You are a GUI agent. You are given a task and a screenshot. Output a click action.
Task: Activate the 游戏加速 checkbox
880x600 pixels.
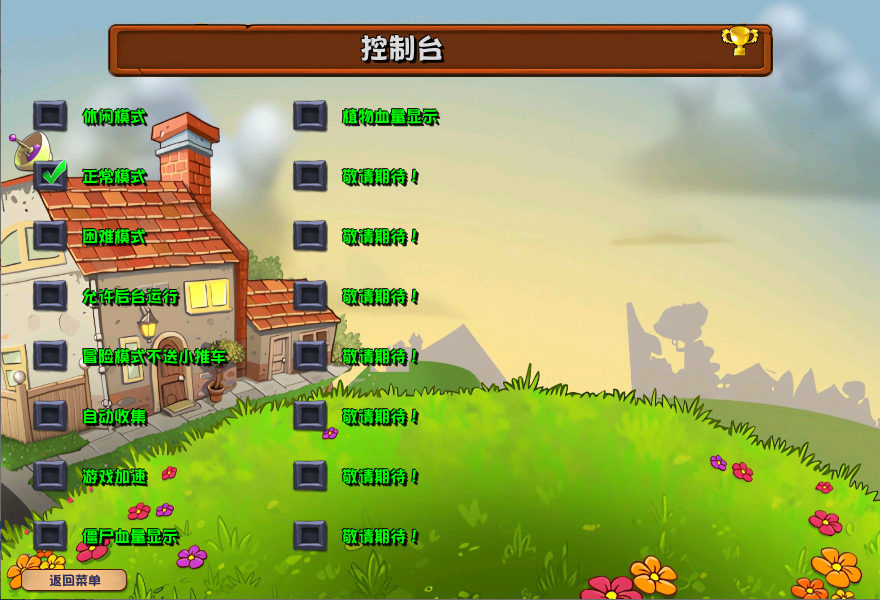(50, 475)
